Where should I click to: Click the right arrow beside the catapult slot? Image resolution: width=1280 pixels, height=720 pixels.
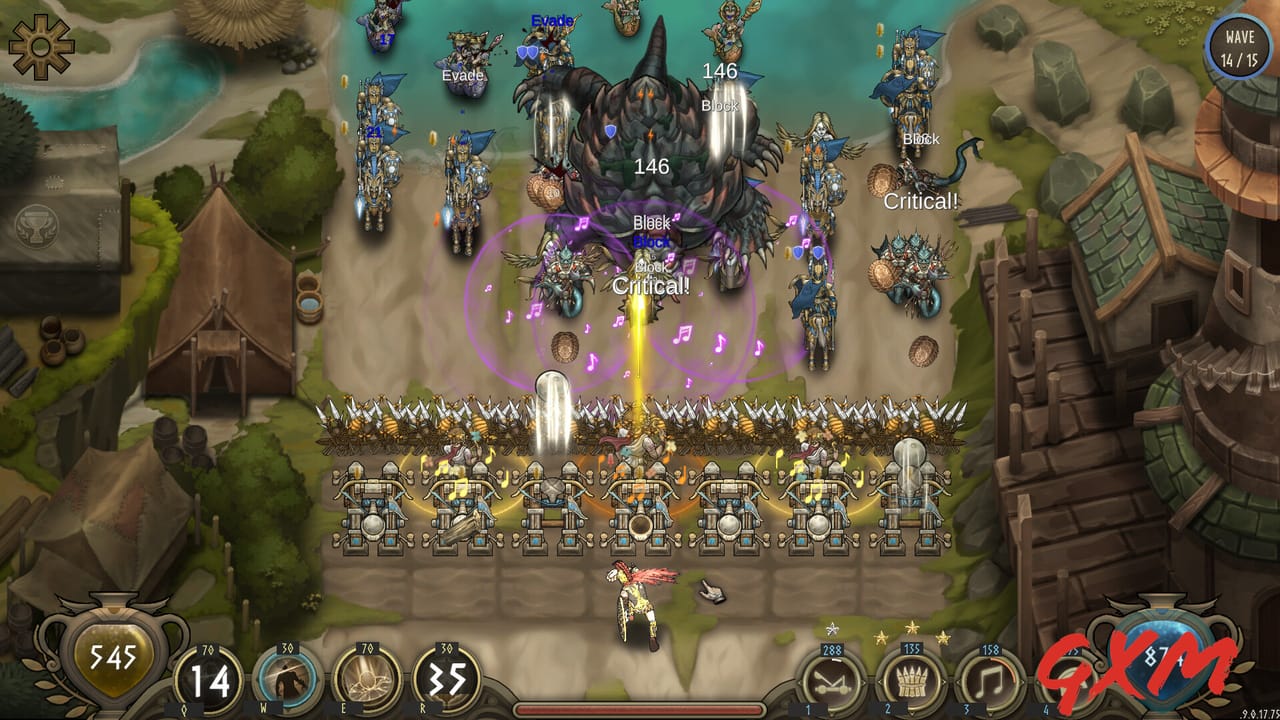pos(864,681)
